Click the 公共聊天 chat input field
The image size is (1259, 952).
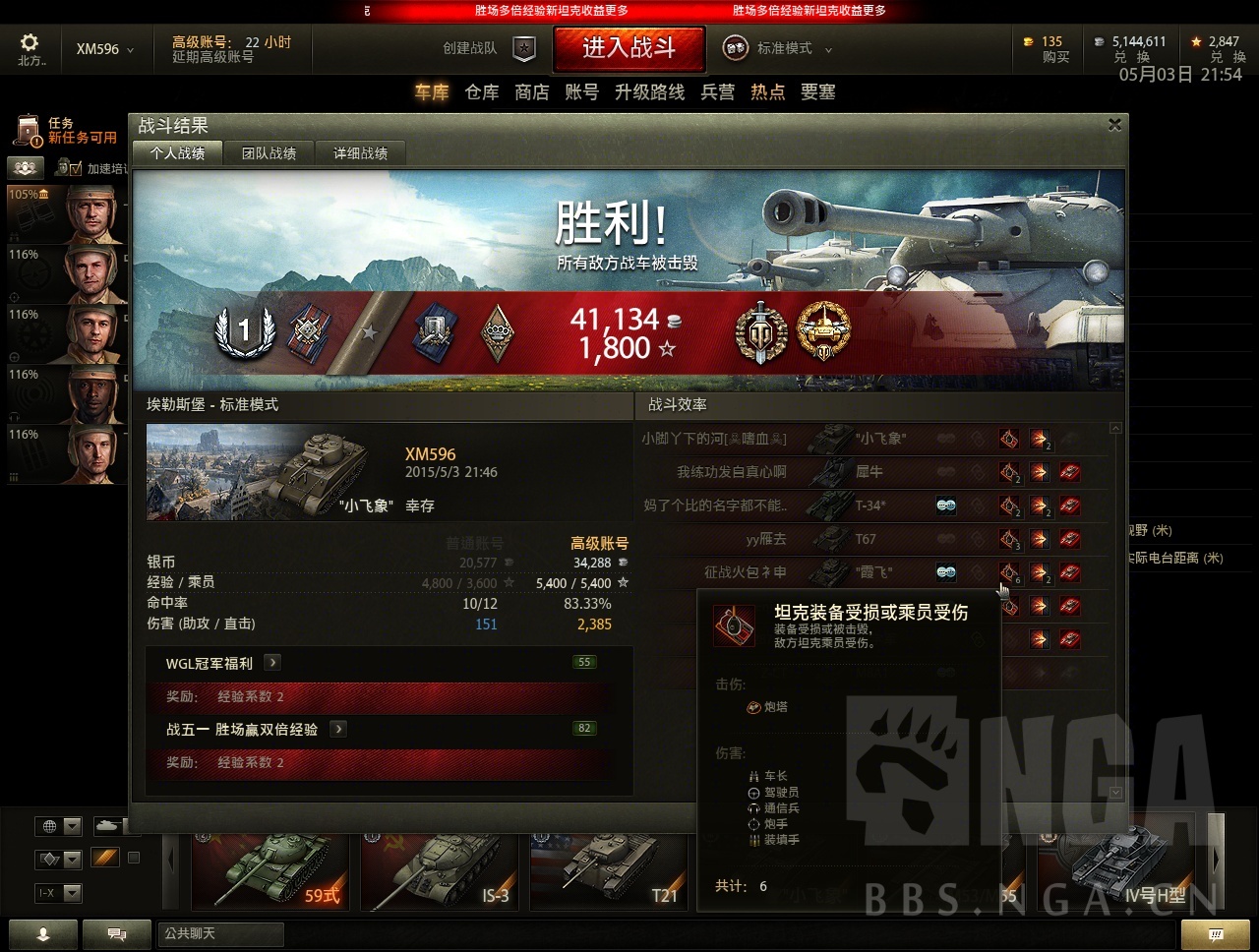221,934
